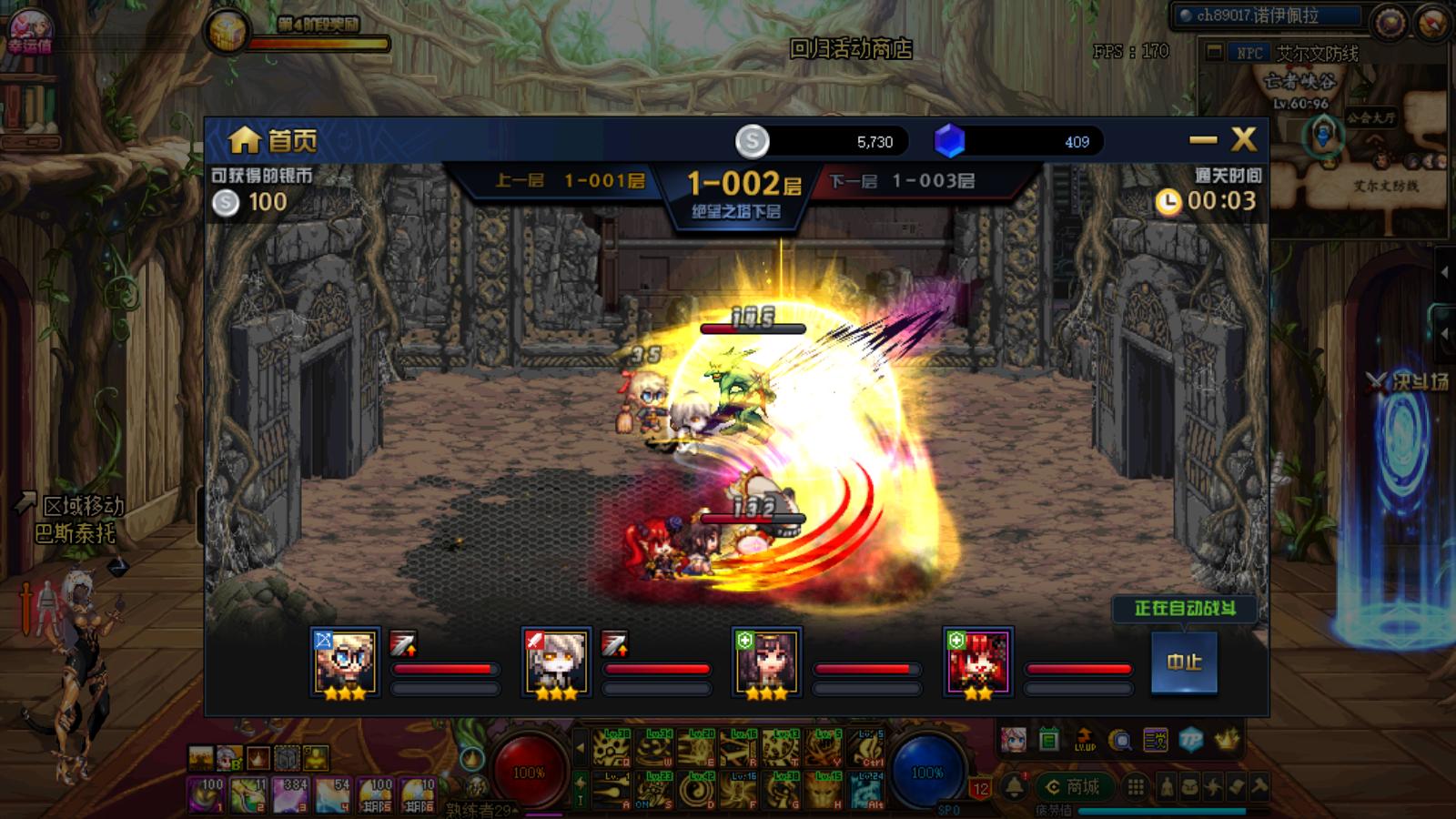Image resolution: width=1456 pixels, height=819 pixels.
Task: Select the dark-haired healer portrait
Action: [x=766, y=662]
